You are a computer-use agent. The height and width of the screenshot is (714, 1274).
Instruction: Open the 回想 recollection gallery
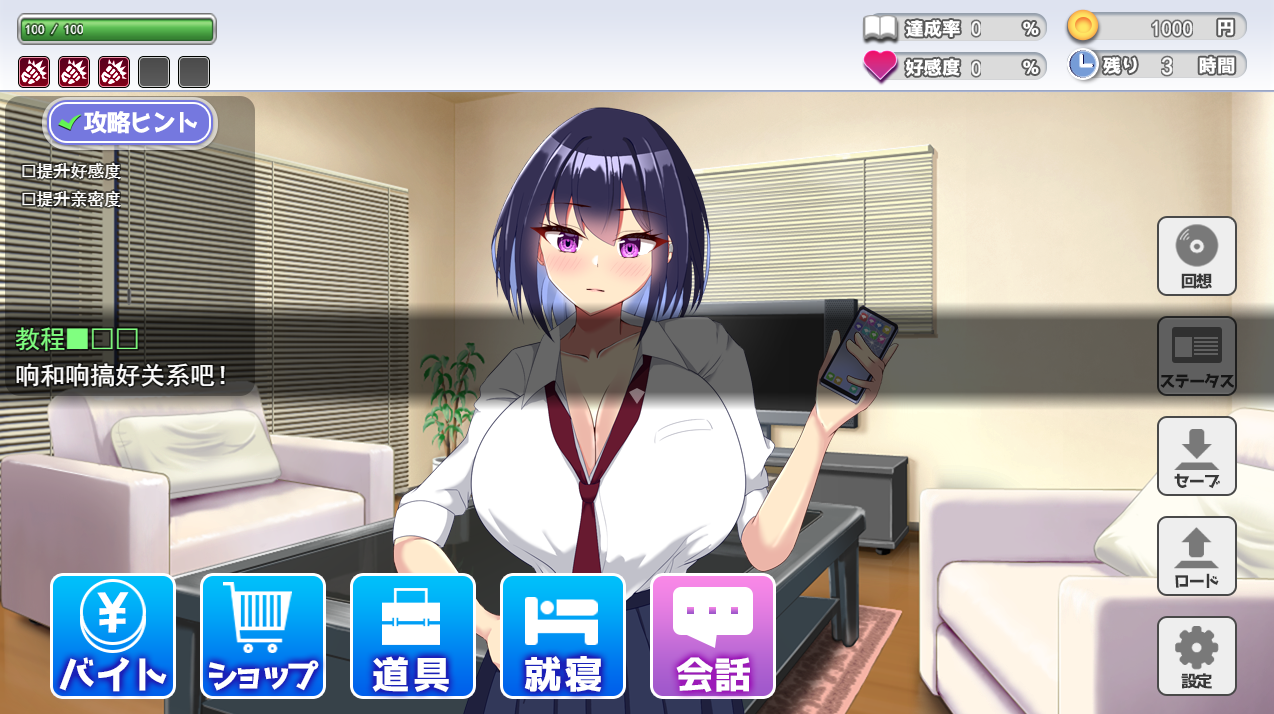pos(1196,256)
